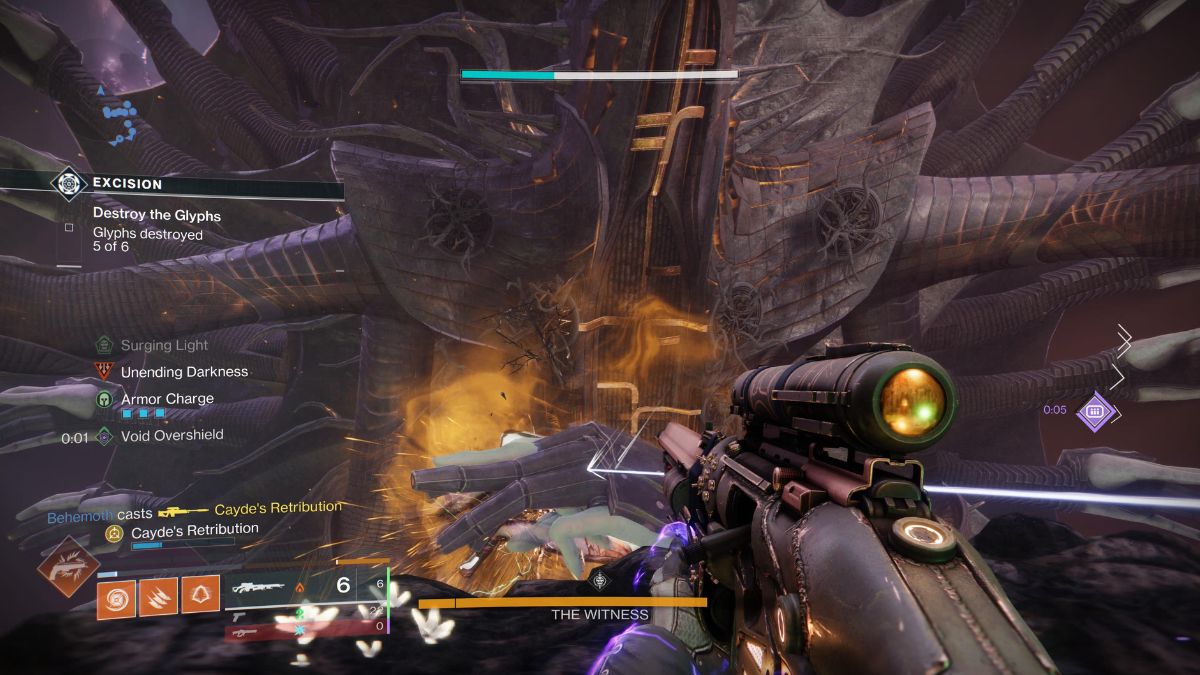
Task: Select the Void Overshield buff icon
Action: (104, 436)
